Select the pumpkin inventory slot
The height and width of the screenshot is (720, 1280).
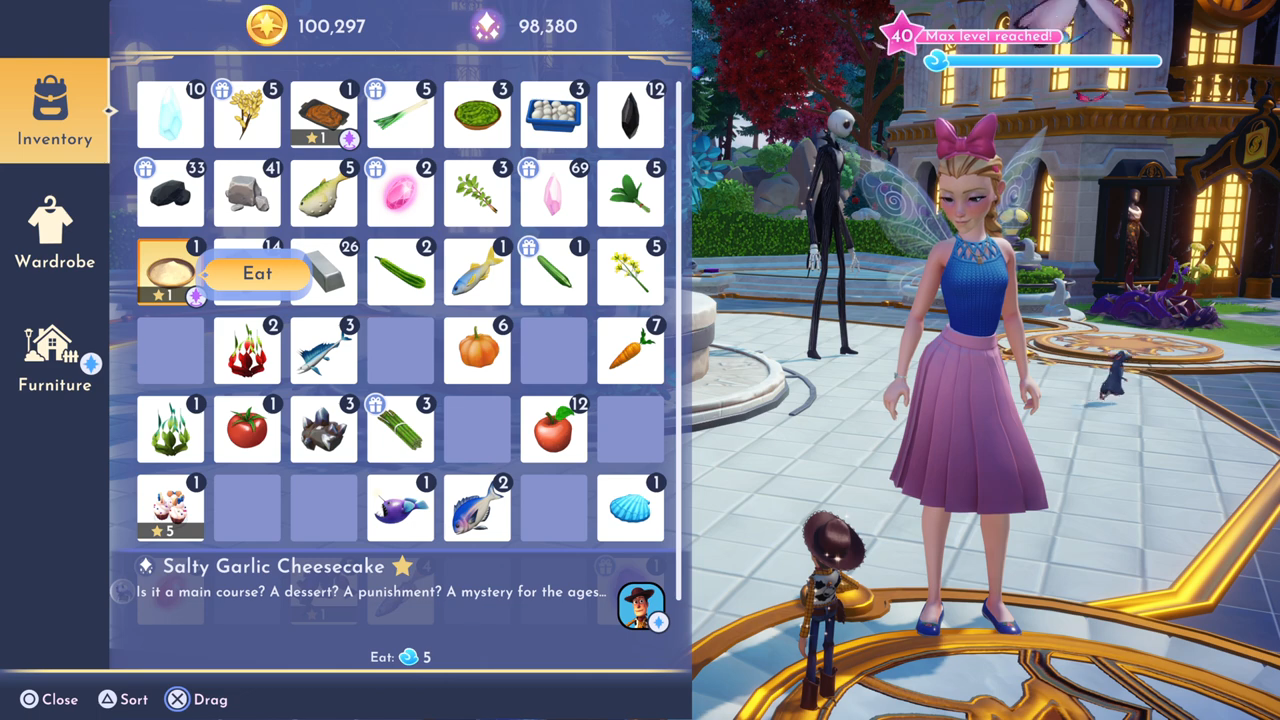[477, 351]
